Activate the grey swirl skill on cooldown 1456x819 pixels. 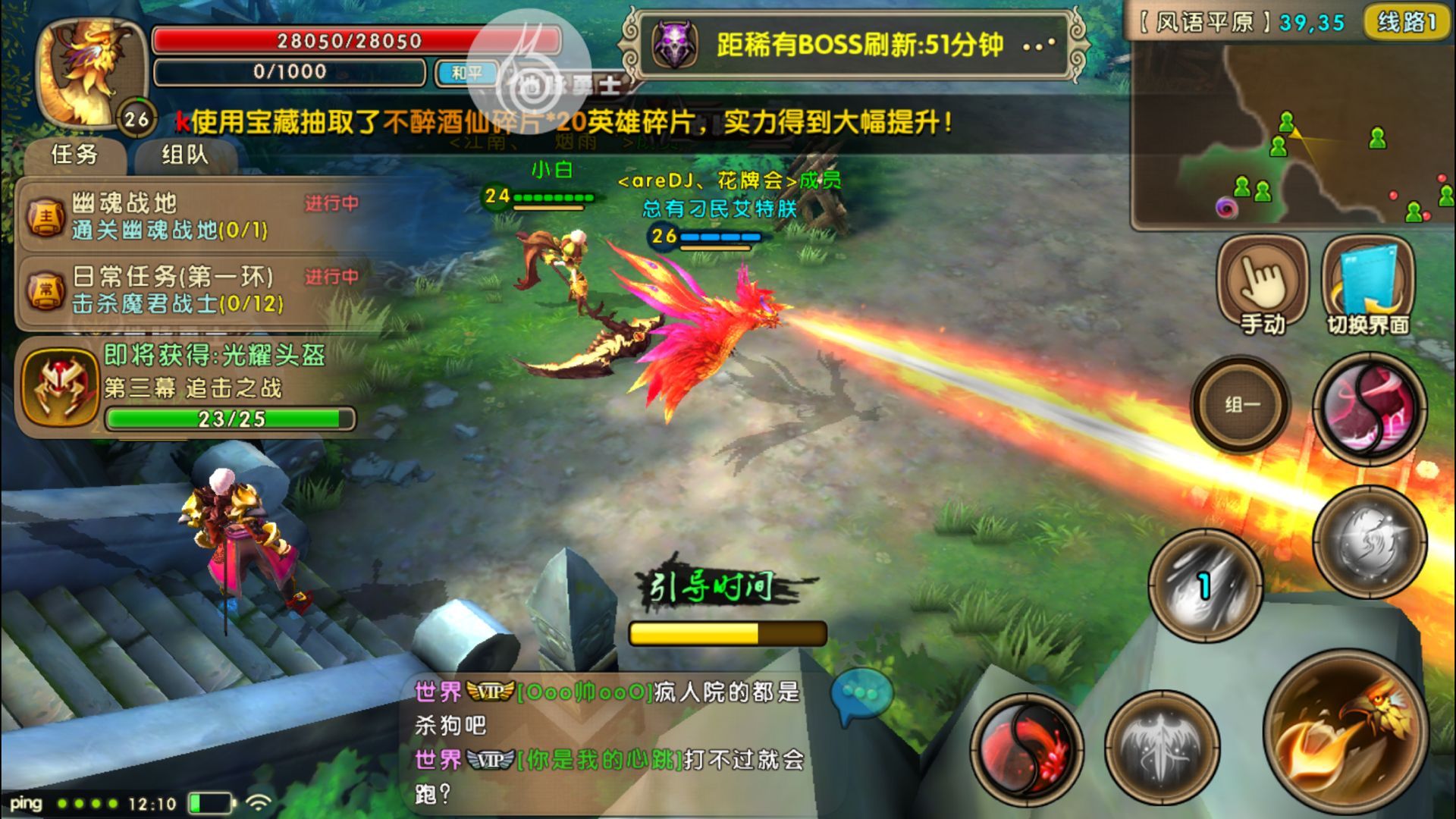1370,541
